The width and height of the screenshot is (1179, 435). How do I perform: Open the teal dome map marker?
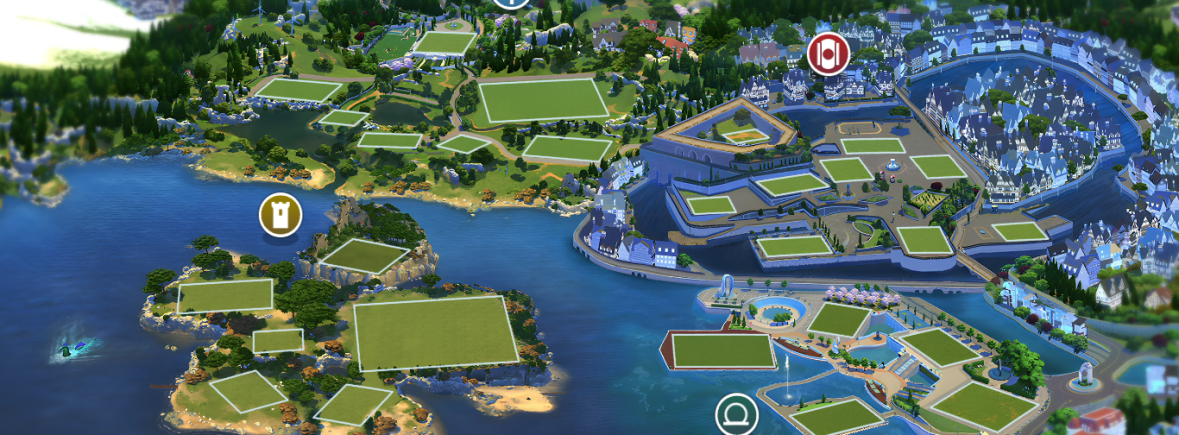pos(737,414)
